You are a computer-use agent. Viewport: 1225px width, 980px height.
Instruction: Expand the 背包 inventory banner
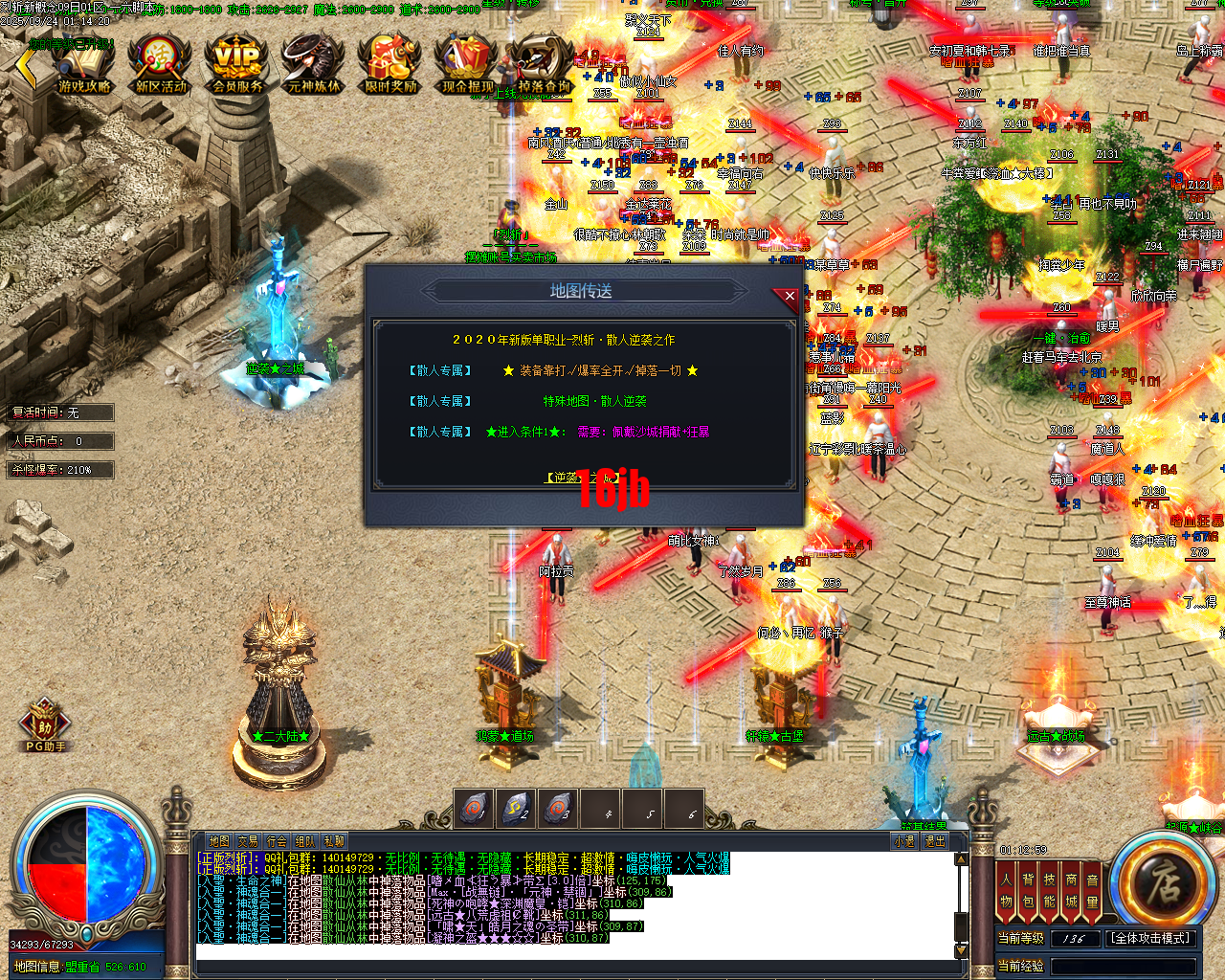[x=1028, y=890]
